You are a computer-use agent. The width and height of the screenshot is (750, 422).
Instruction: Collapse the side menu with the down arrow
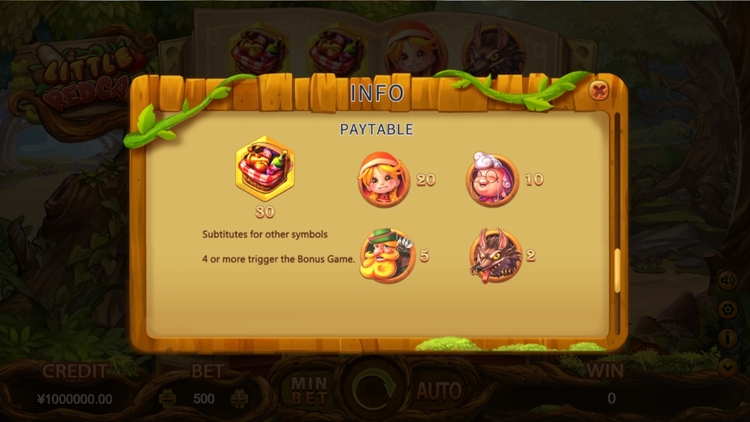point(726,367)
